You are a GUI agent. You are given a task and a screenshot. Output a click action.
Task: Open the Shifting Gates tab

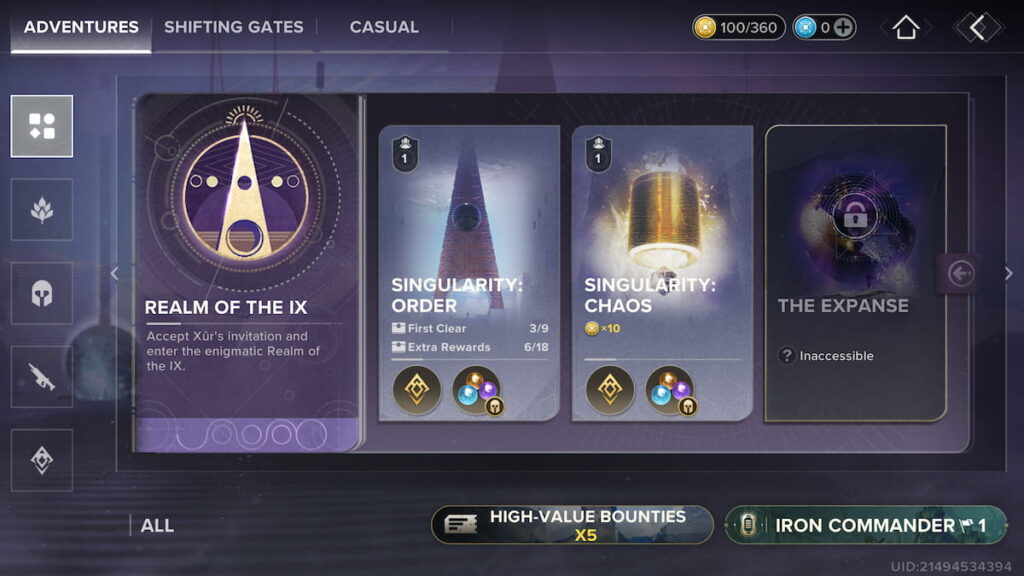(x=233, y=27)
